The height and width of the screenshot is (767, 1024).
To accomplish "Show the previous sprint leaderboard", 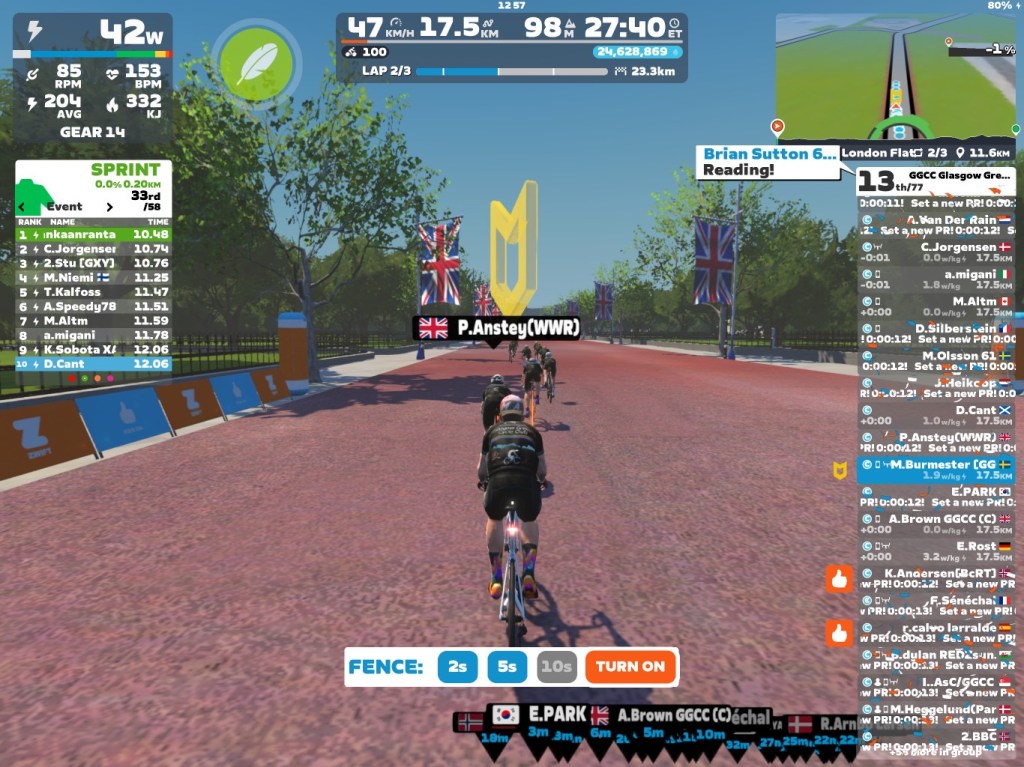I will 23,207.
